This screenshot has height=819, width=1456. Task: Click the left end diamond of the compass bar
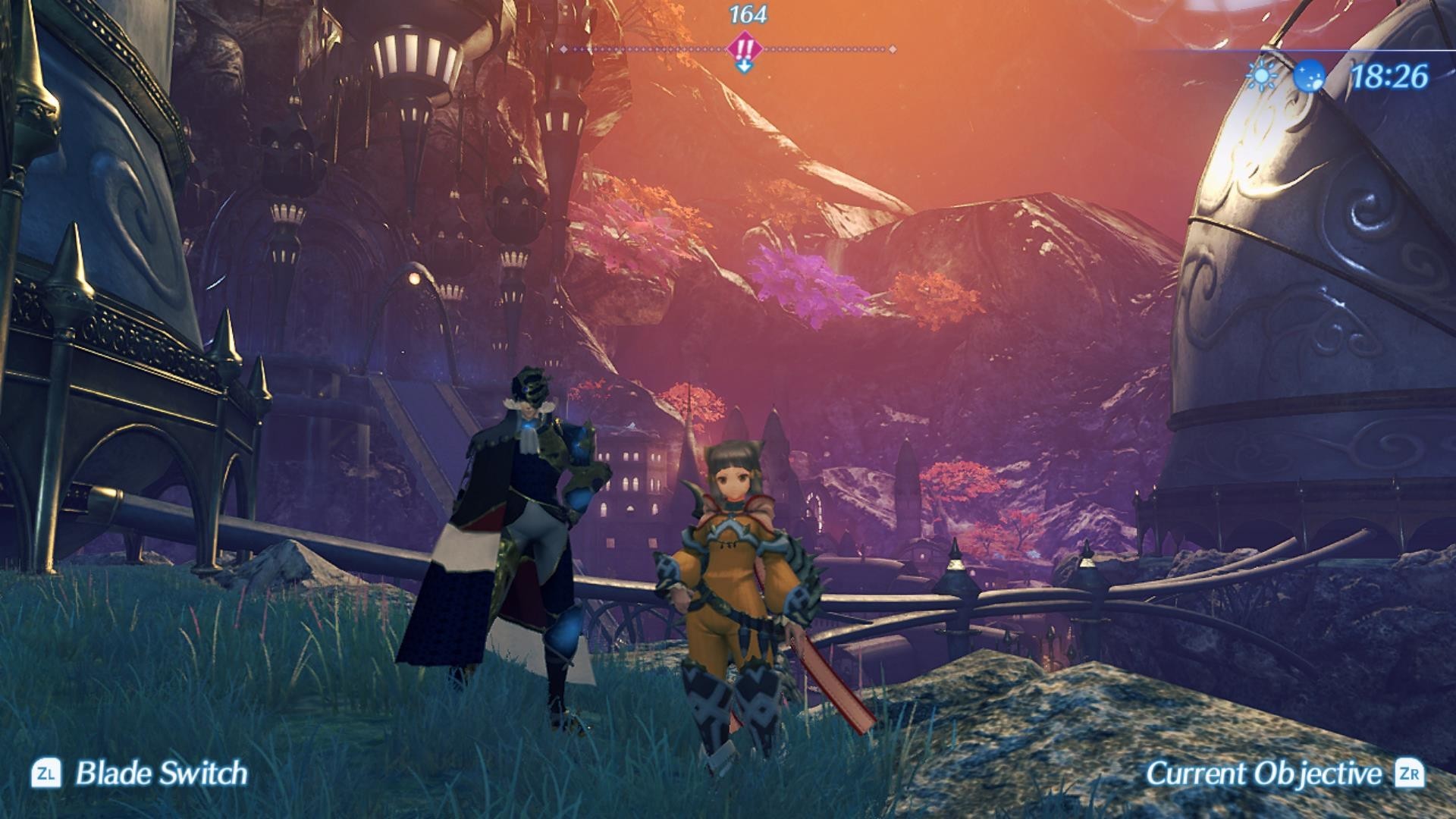coord(564,49)
